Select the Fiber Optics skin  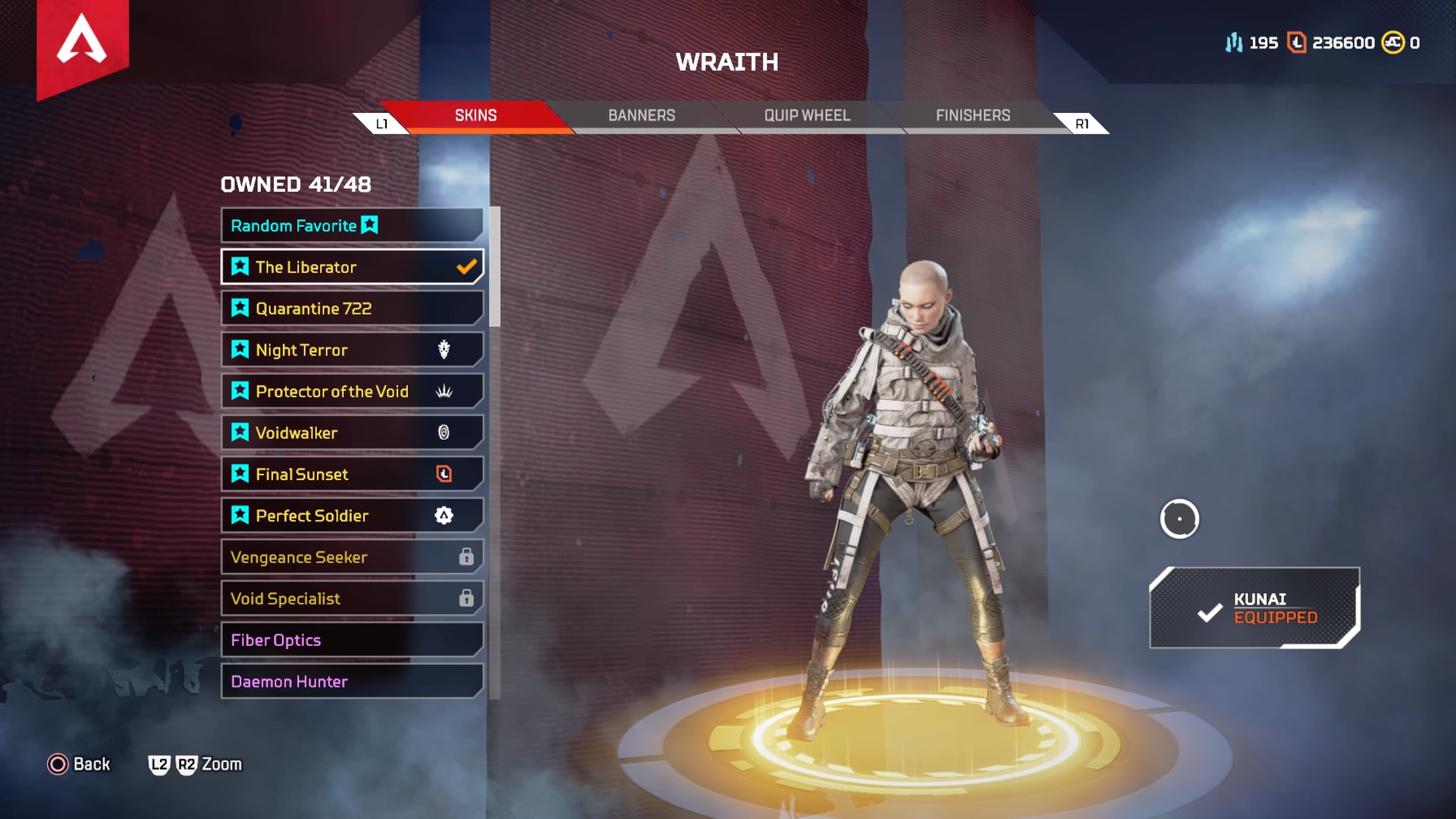[351, 640]
